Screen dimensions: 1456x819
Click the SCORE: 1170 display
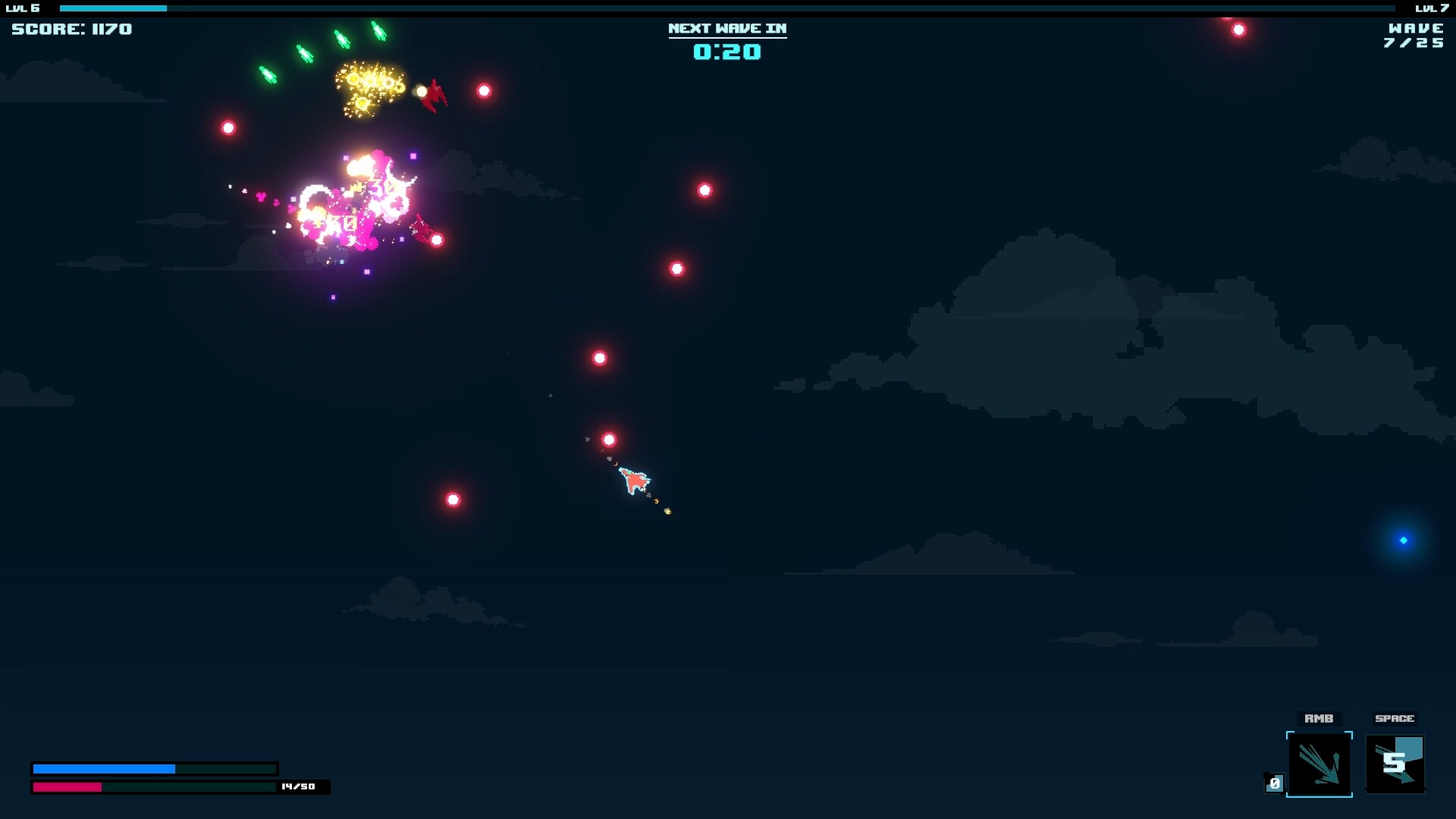click(71, 29)
